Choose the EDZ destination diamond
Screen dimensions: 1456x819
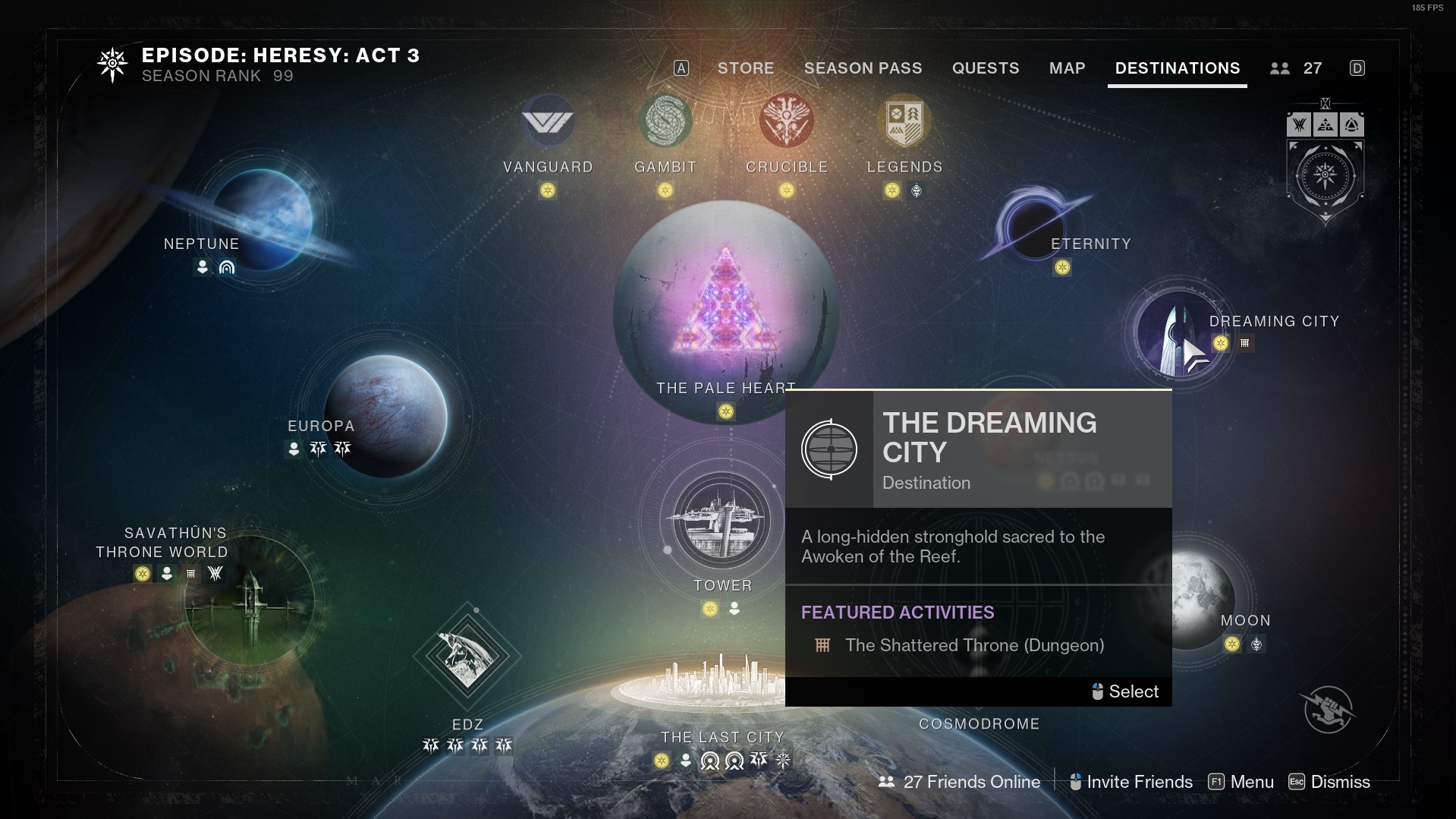[467, 657]
